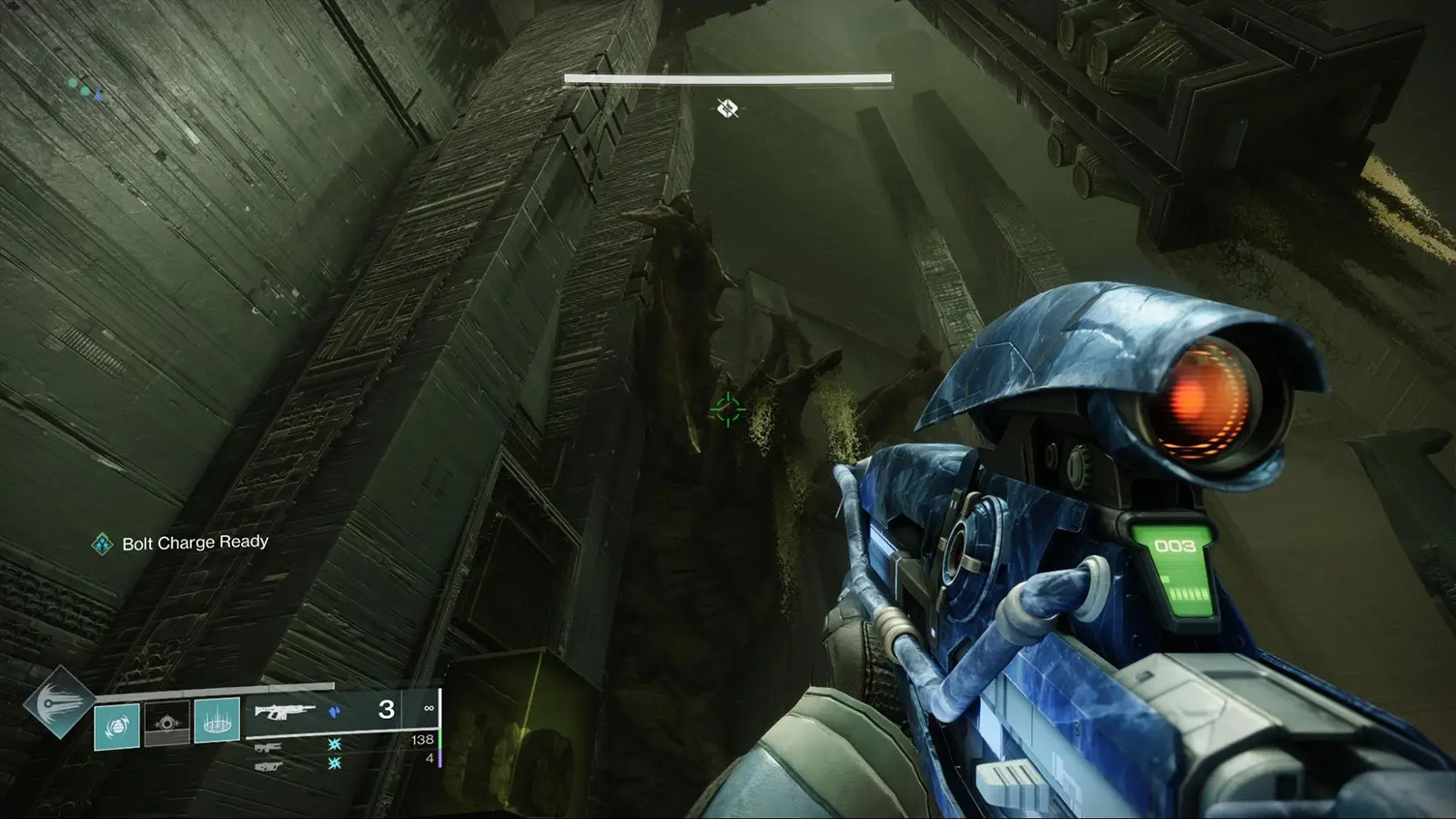Select the melee ability icon on cooldown

tap(167, 723)
